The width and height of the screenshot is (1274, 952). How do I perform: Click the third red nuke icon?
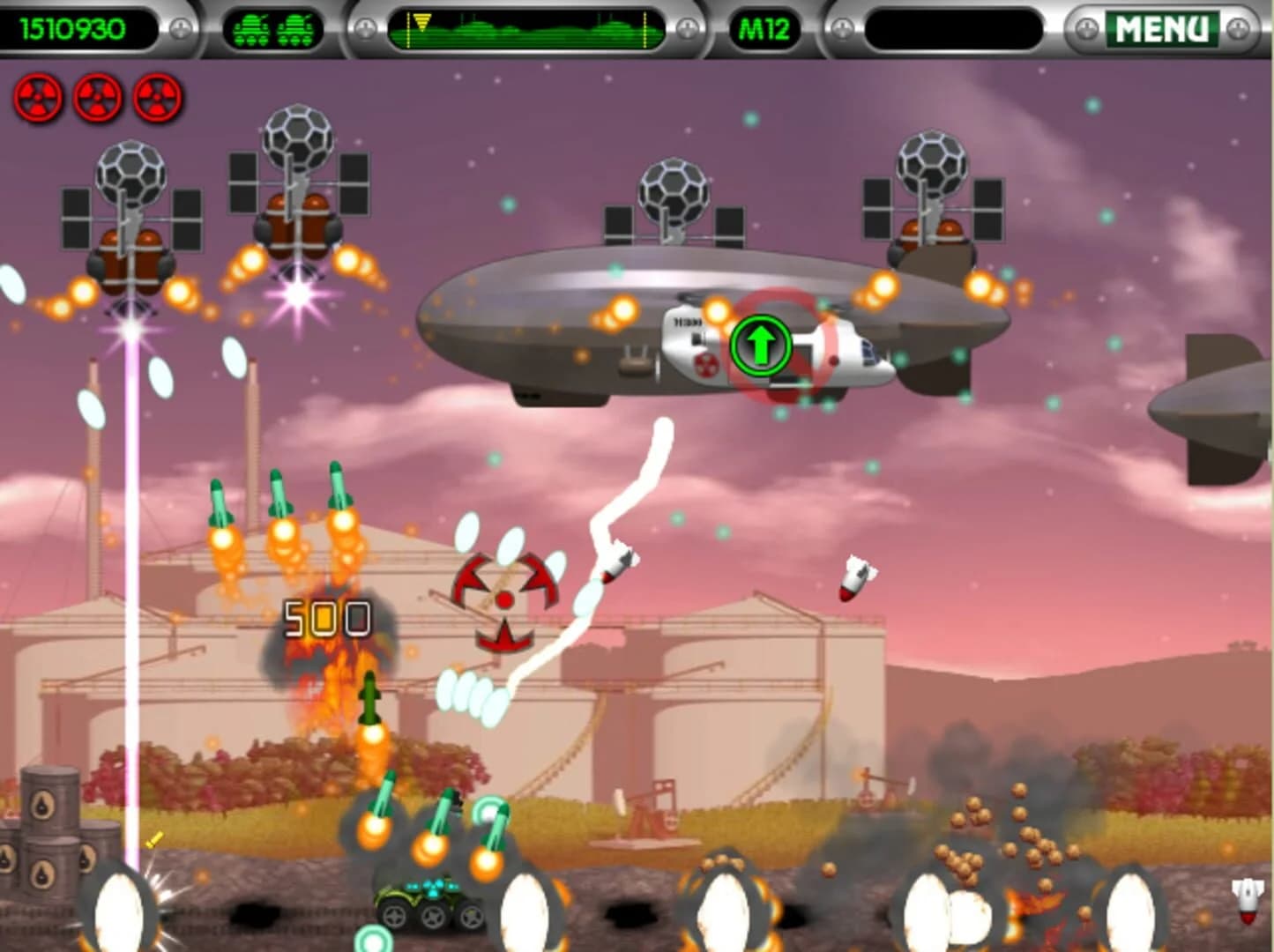point(157,99)
